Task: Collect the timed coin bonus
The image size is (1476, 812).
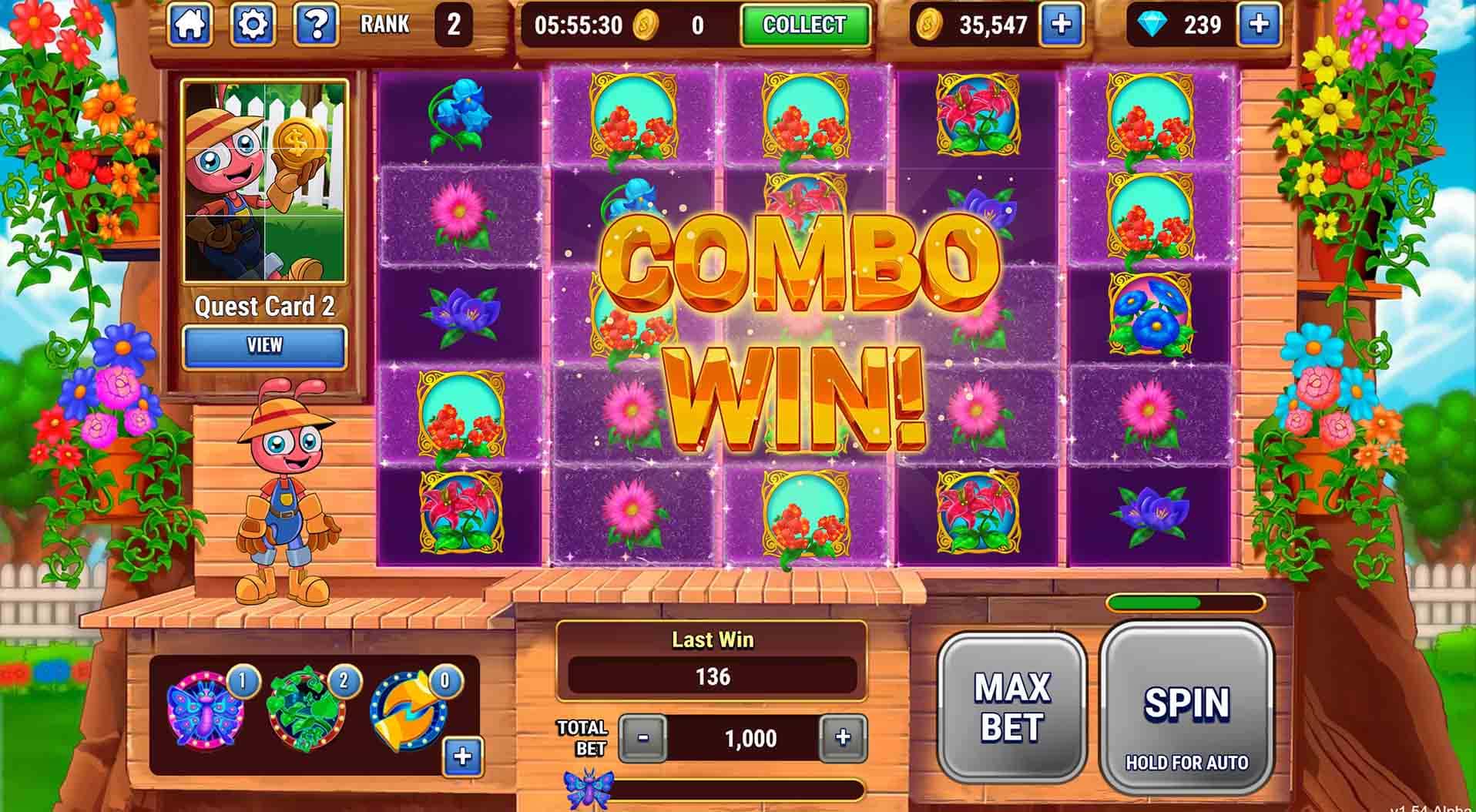Action: click(x=804, y=25)
